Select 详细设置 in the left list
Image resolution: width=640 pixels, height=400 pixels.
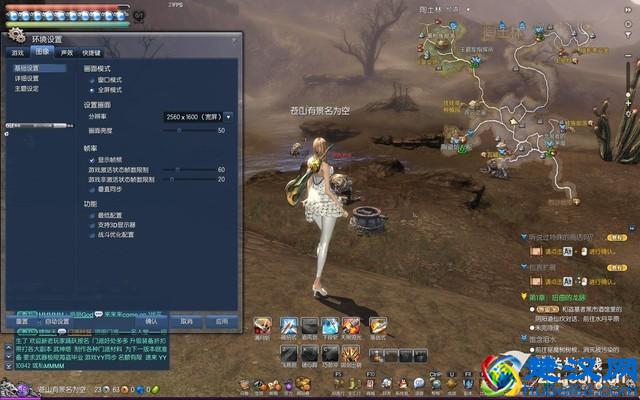point(26,78)
